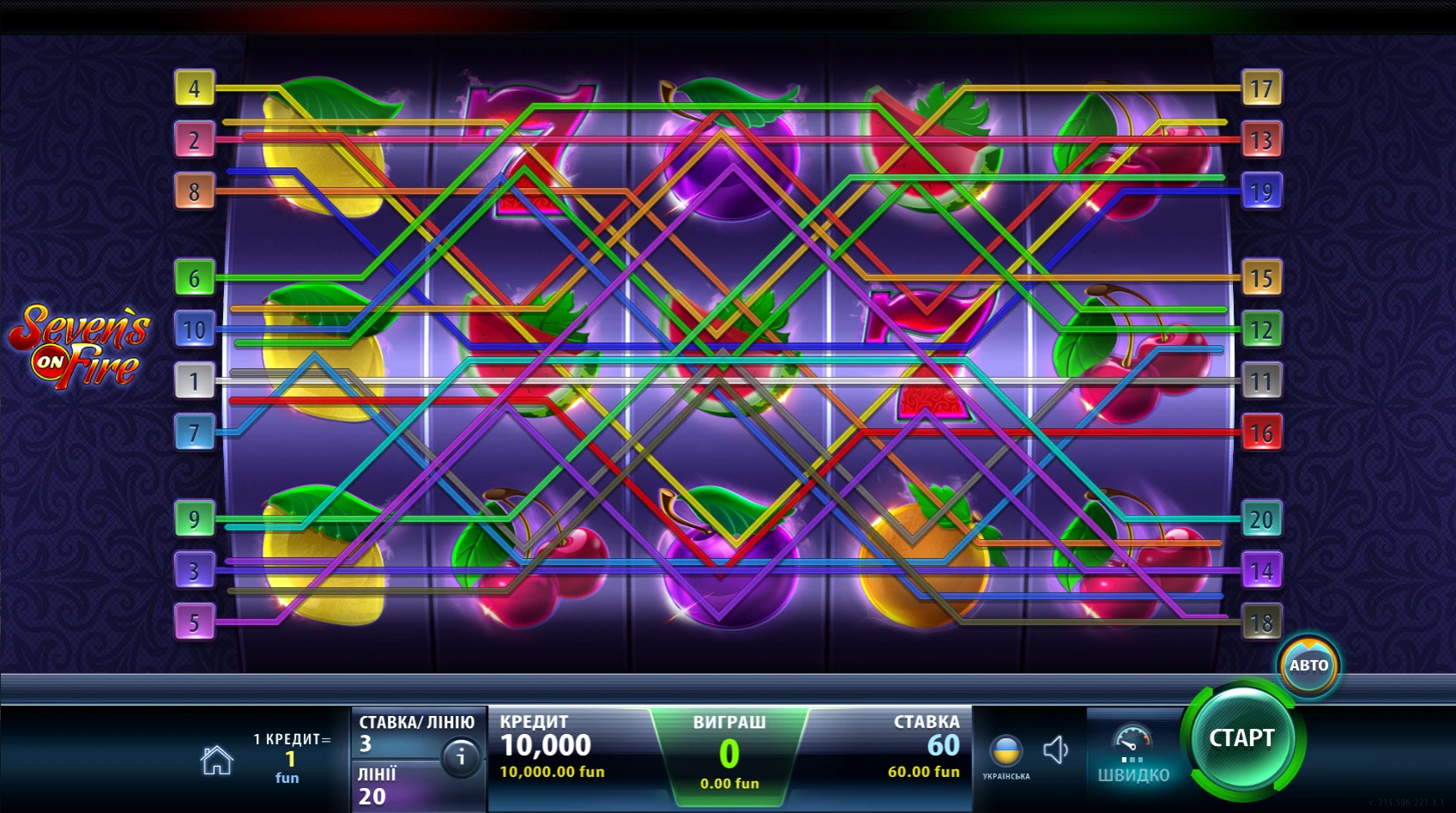
Task: Choose payline number 5 marker
Action: (x=195, y=622)
